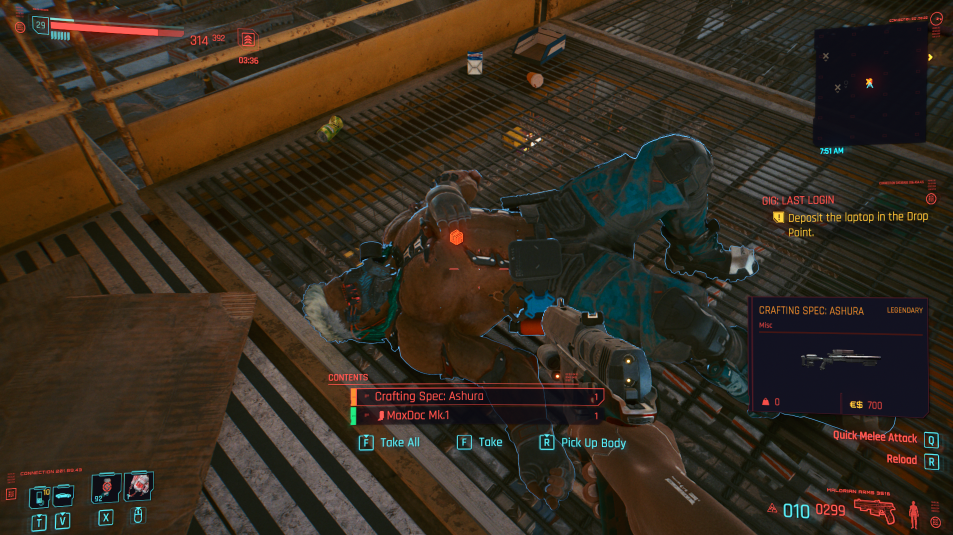This screenshot has height=535, width=953.
Task: Use the grenade quick slot showing 92
Action: (106, 489)
